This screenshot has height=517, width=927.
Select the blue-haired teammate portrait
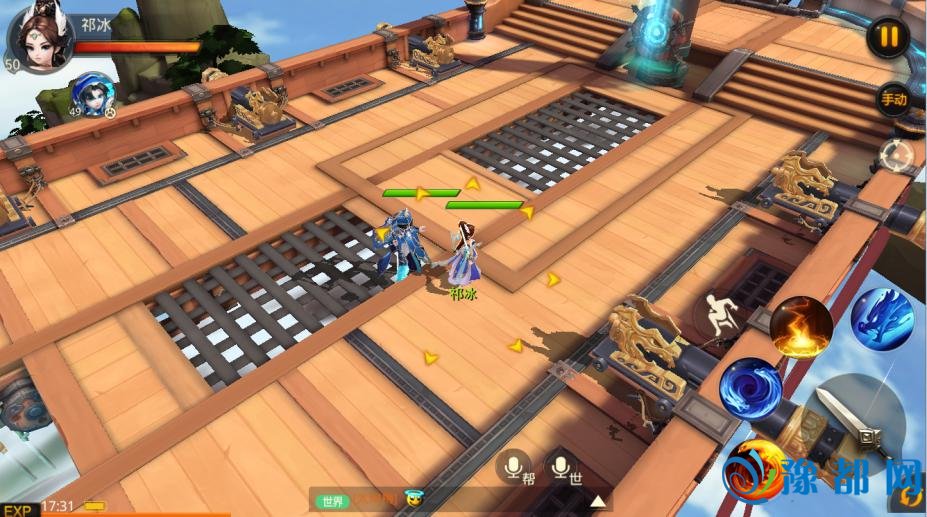pos(92,95)
